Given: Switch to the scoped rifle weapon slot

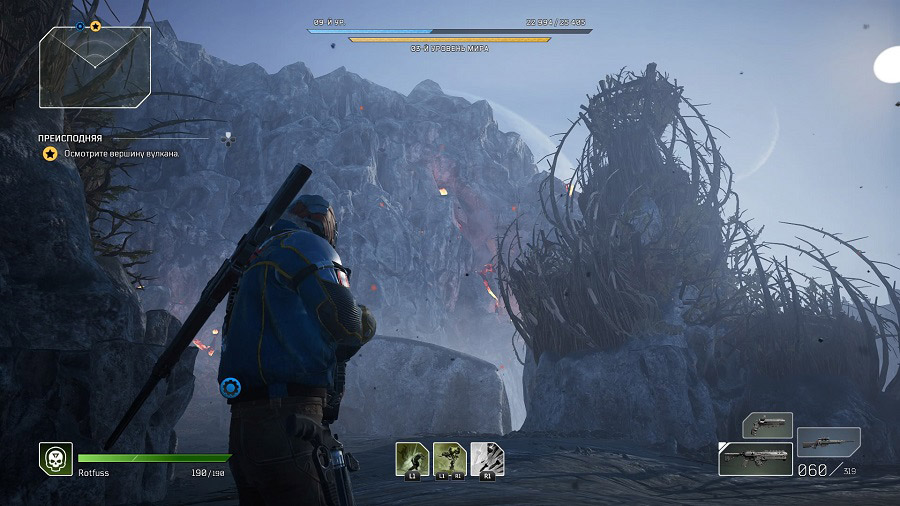Looking at the screenshot, I should (829, 441).
